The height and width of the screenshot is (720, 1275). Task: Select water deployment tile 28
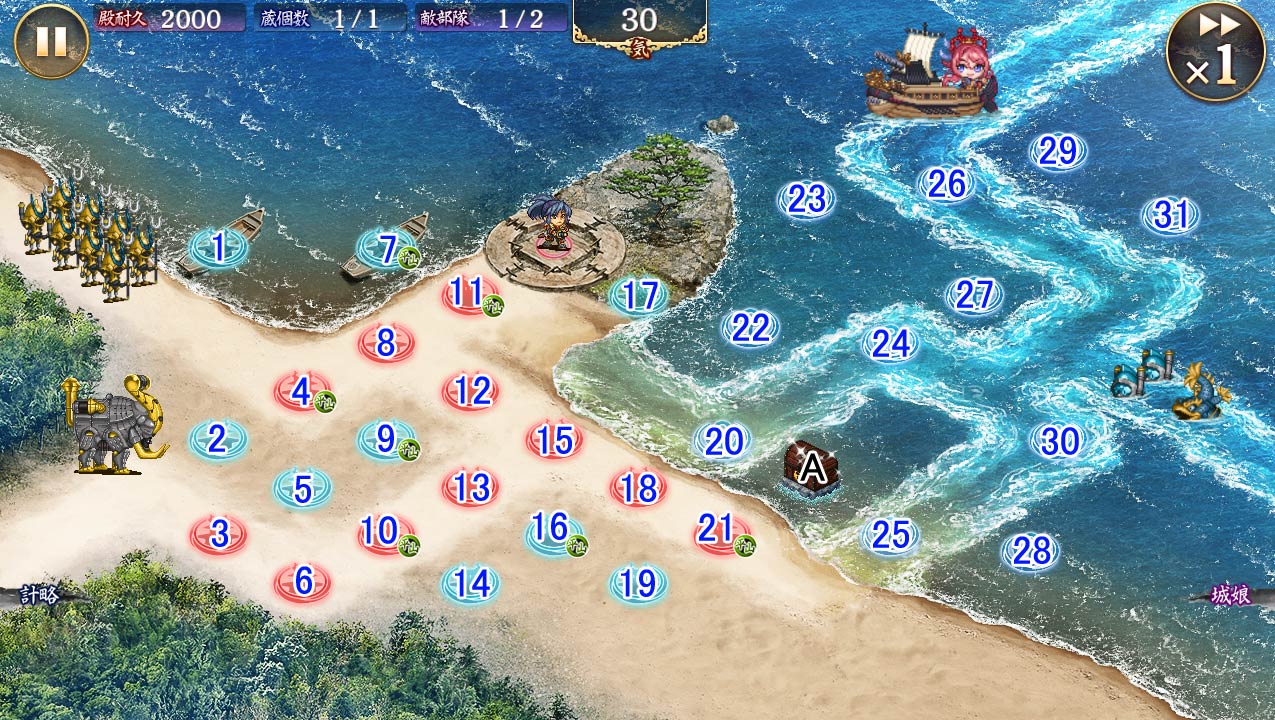tap(1031, 551)
